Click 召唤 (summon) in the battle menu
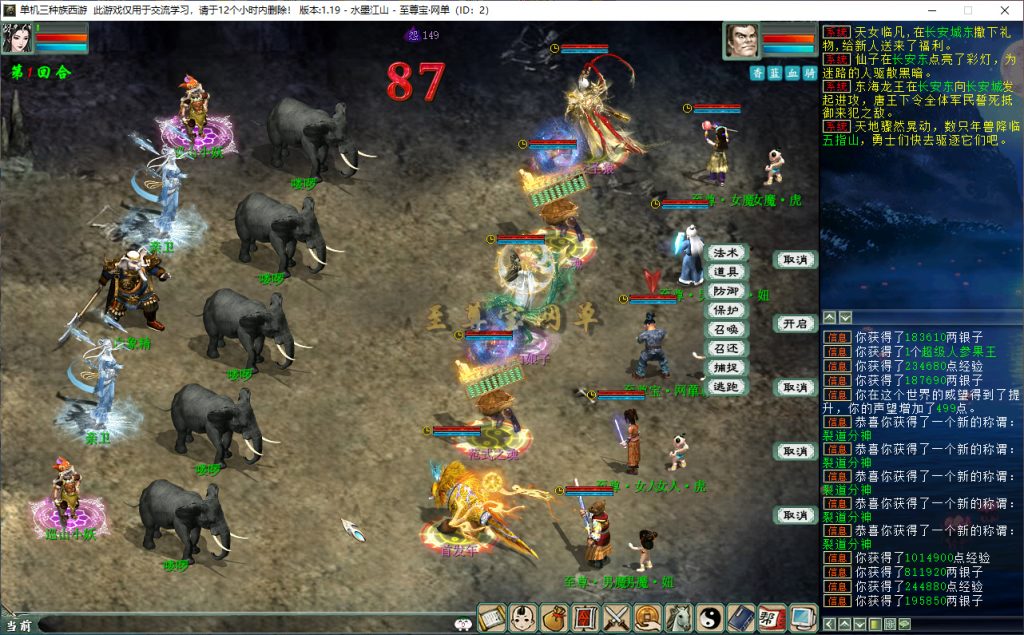 726,329
